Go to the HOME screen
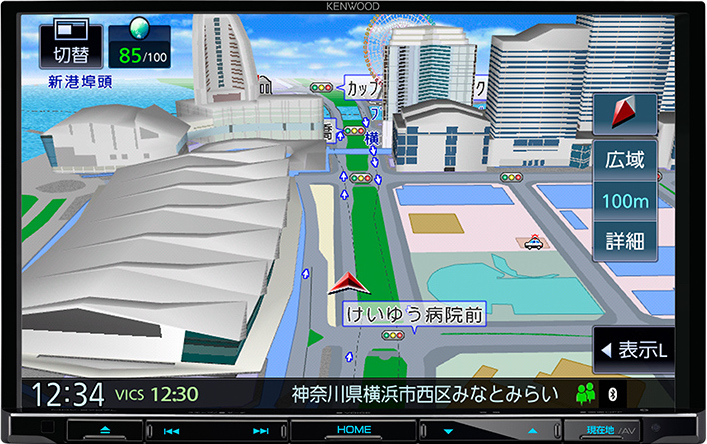Image resolution: width=707 pixels, height=444 pixels. pos(353,430)
